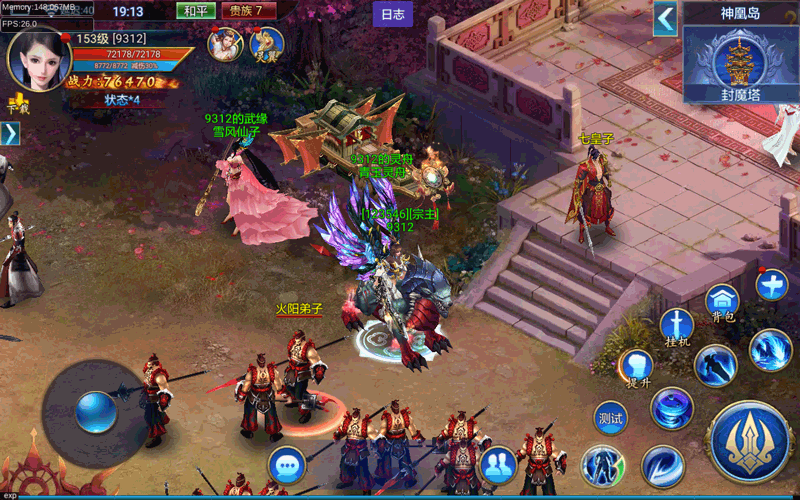Toggle the 和平 peace mode button

point(196,11)
